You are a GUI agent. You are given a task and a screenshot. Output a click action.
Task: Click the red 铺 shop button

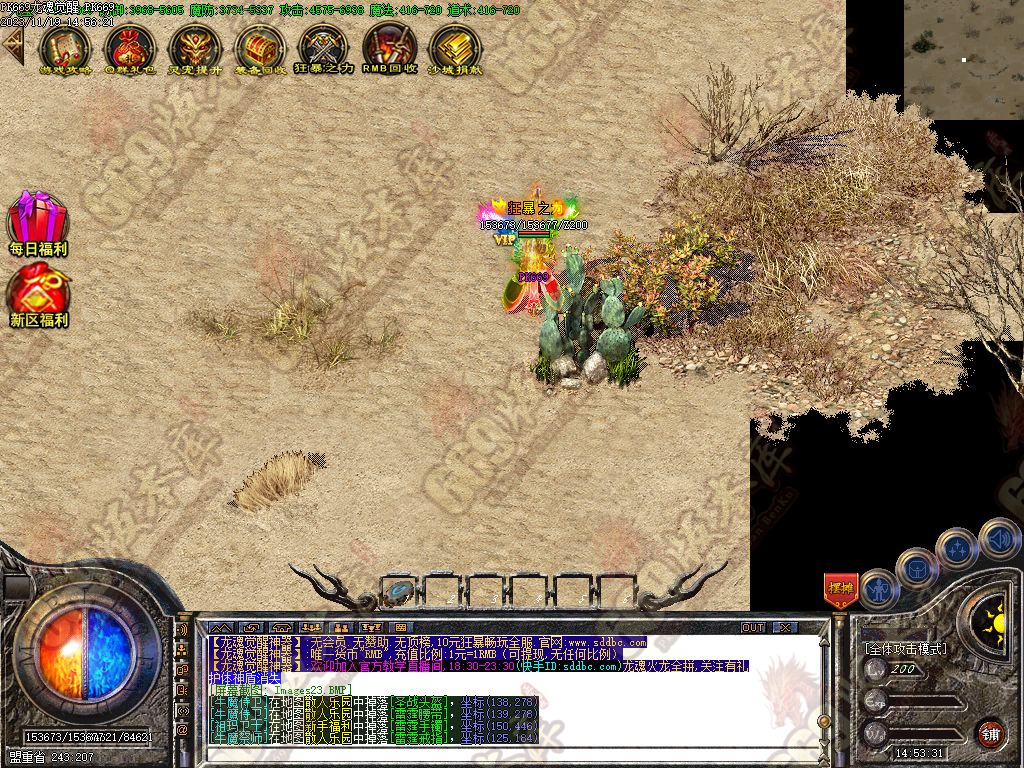coord(990,732)
